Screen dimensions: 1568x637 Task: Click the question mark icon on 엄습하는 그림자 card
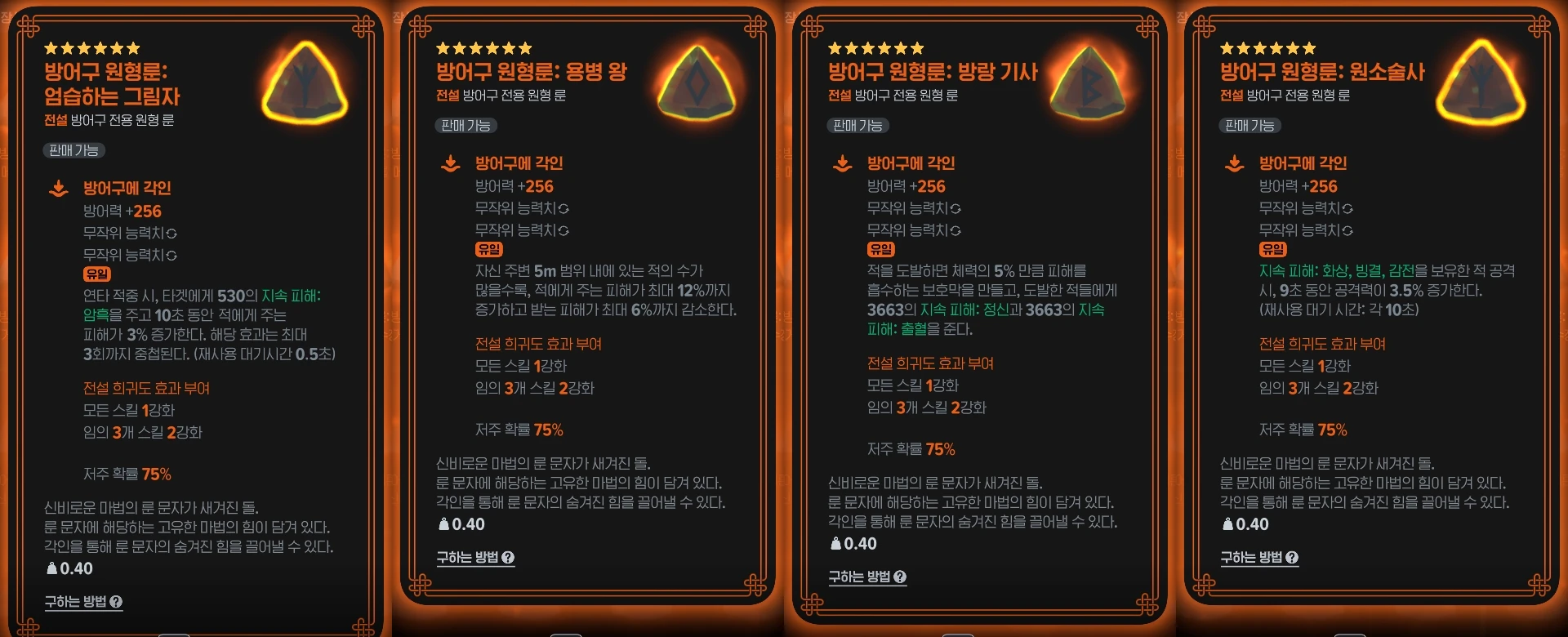pos(117,604)
